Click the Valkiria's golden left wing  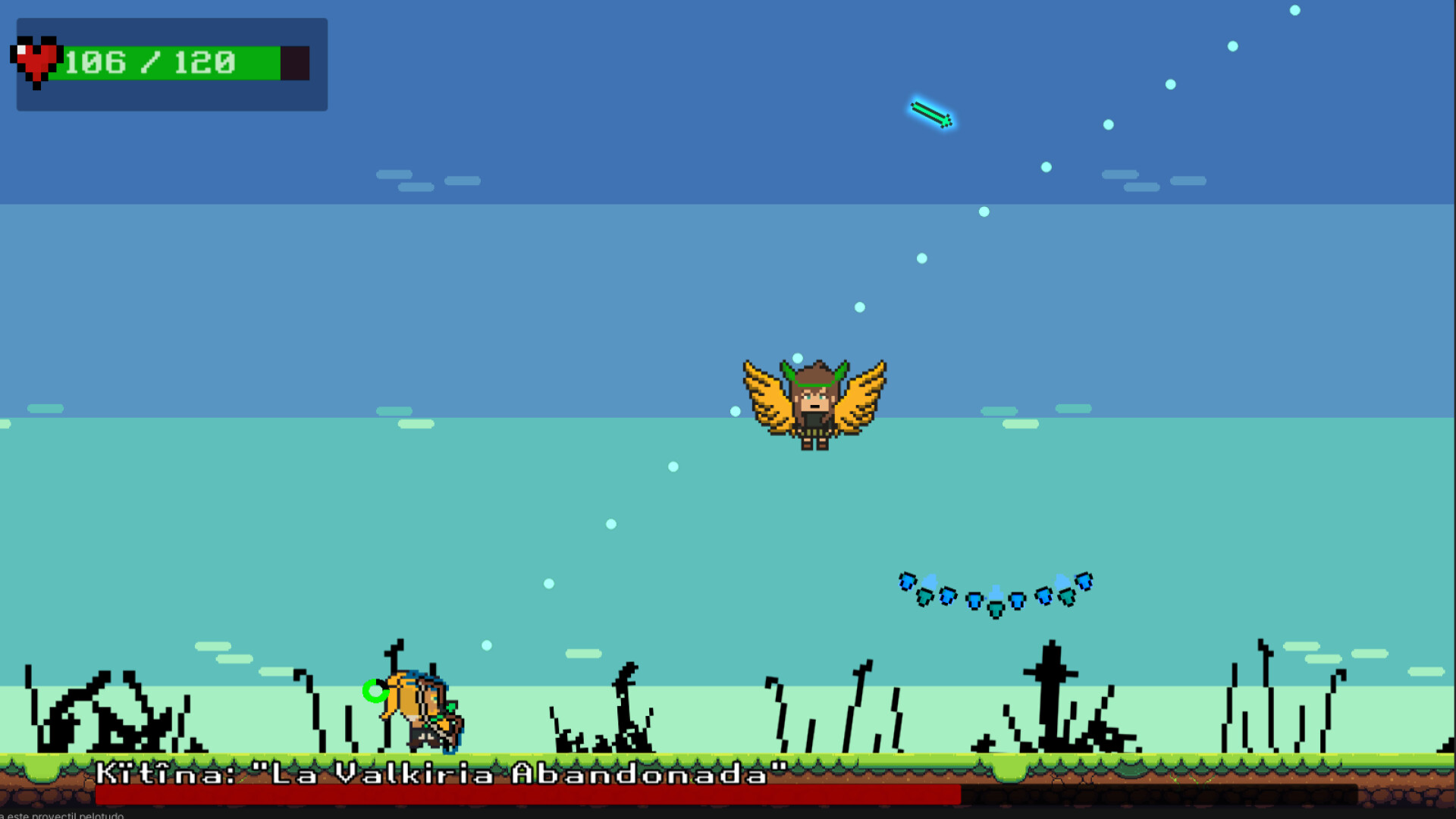tap(766, 394)
